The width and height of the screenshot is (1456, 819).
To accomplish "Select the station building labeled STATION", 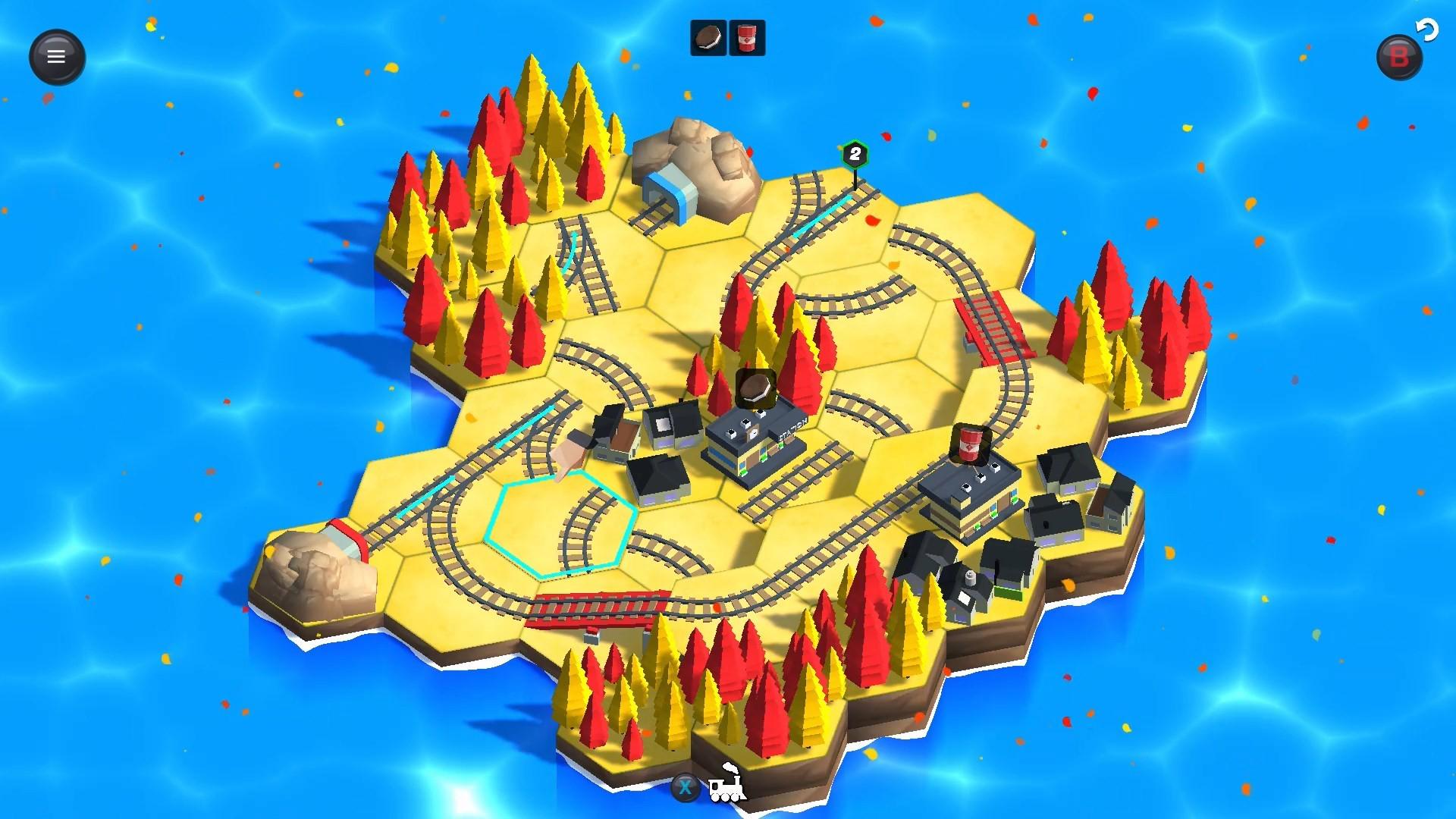I will (758, 440).
